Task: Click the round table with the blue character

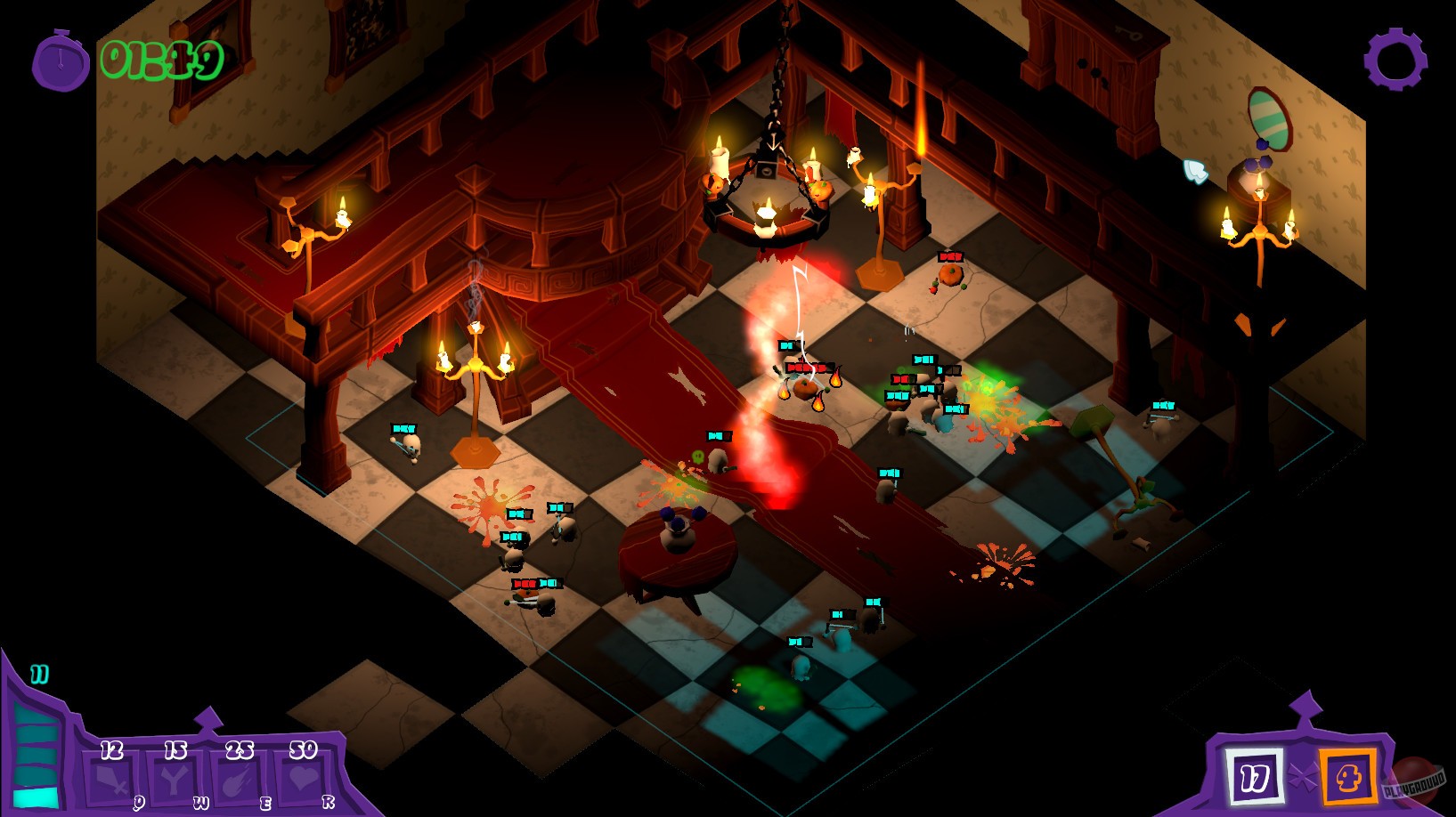Action: click(677, 547)
